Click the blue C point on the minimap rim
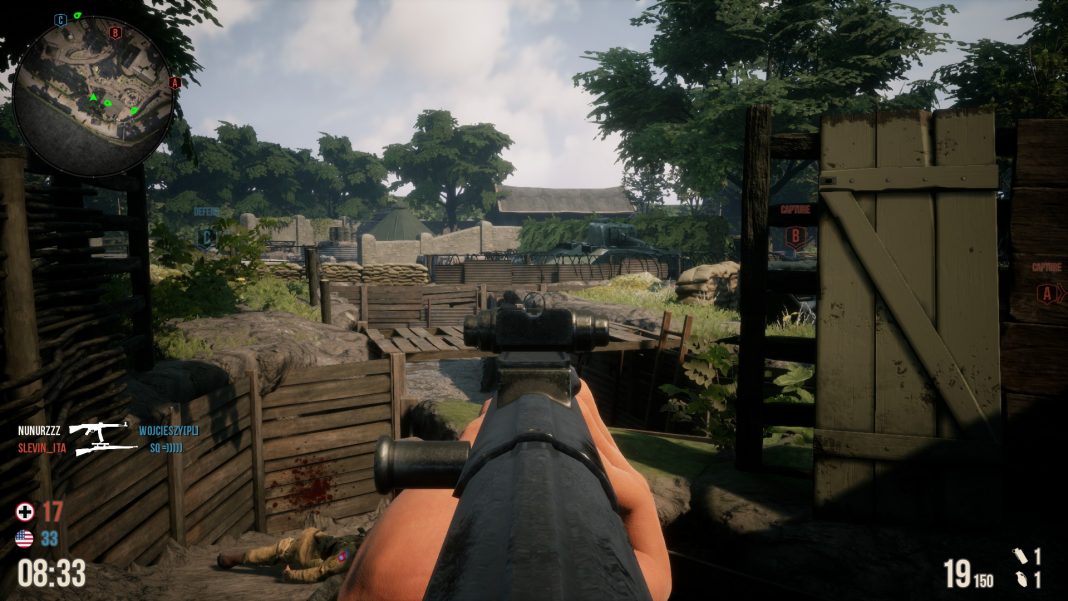Image resolution: width=1068 pixels, height=601 pixels. [x=61, y=19]
